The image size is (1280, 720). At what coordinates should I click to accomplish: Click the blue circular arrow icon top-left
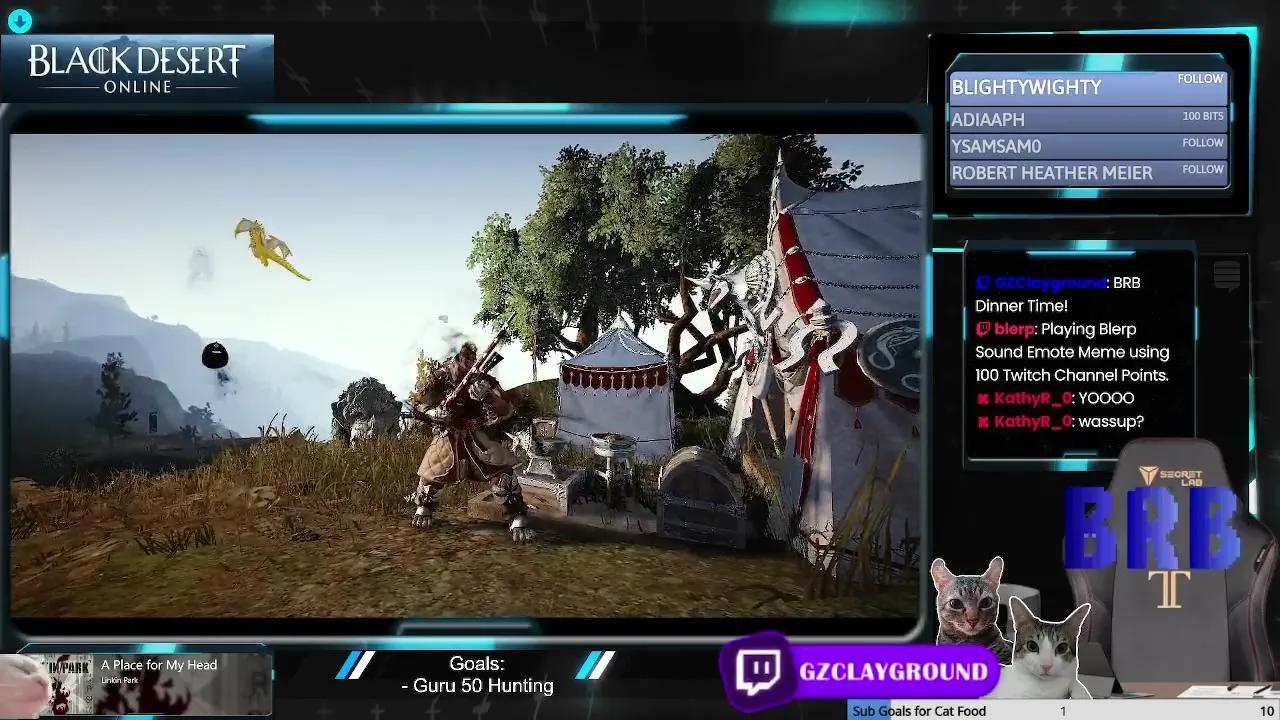(x=19, y=20)
